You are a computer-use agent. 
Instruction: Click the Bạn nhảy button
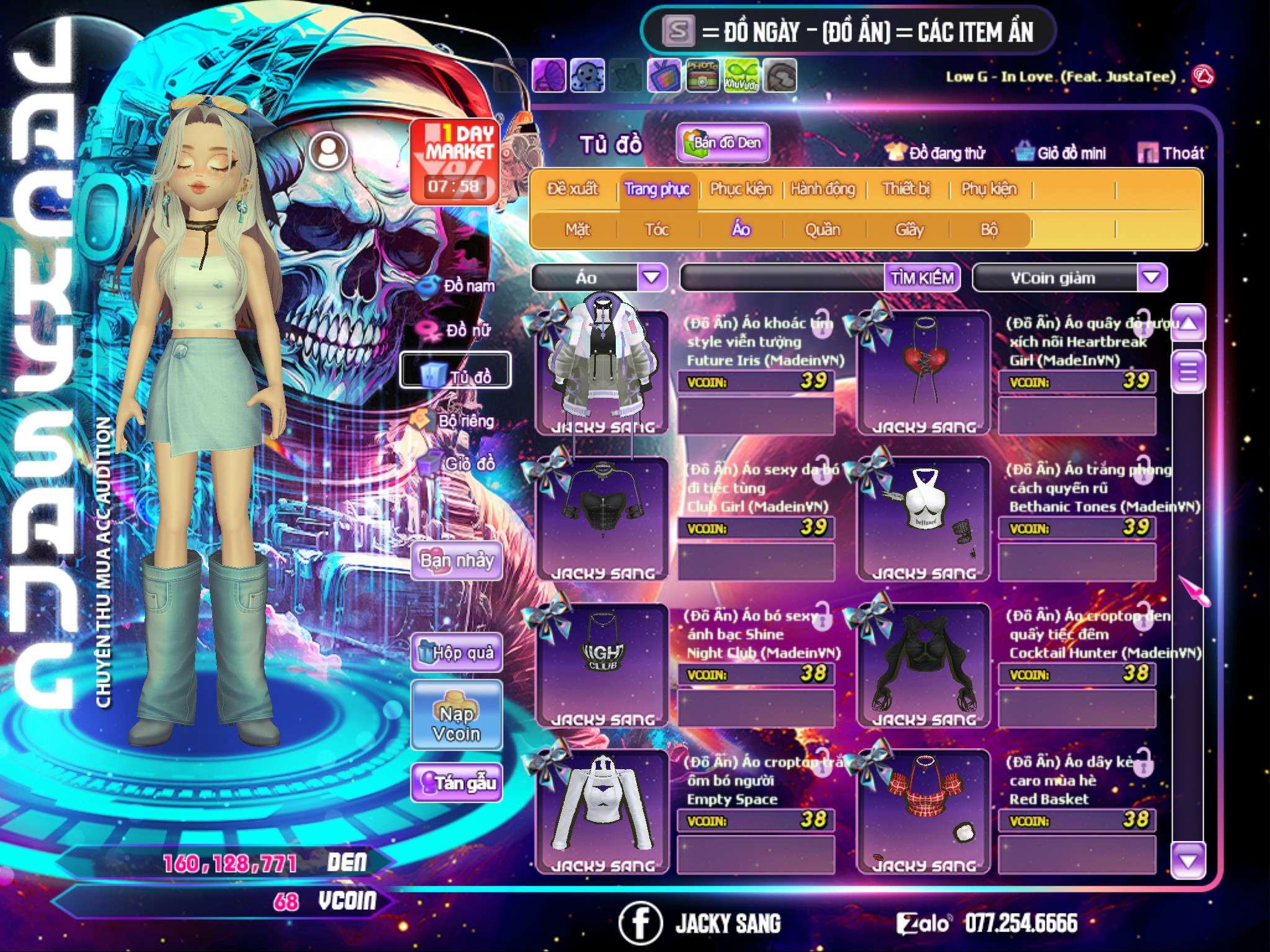click(456, 562)
